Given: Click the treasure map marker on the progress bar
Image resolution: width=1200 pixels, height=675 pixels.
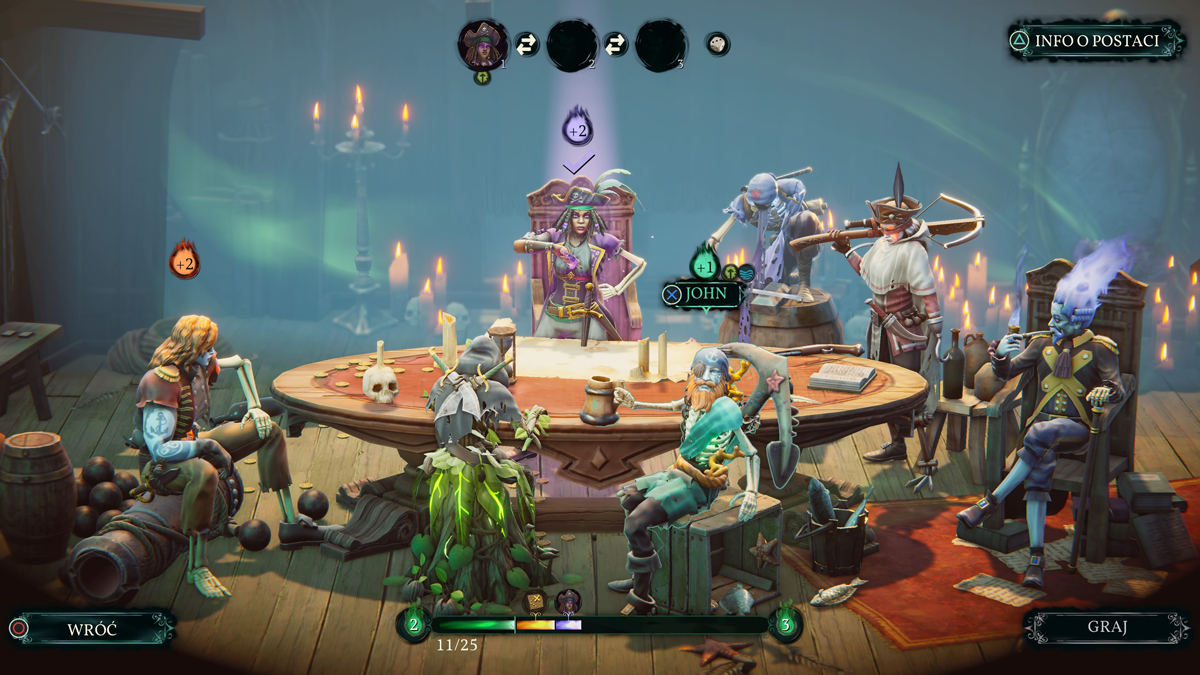Looking at the screenshot, I should (536, 600).
